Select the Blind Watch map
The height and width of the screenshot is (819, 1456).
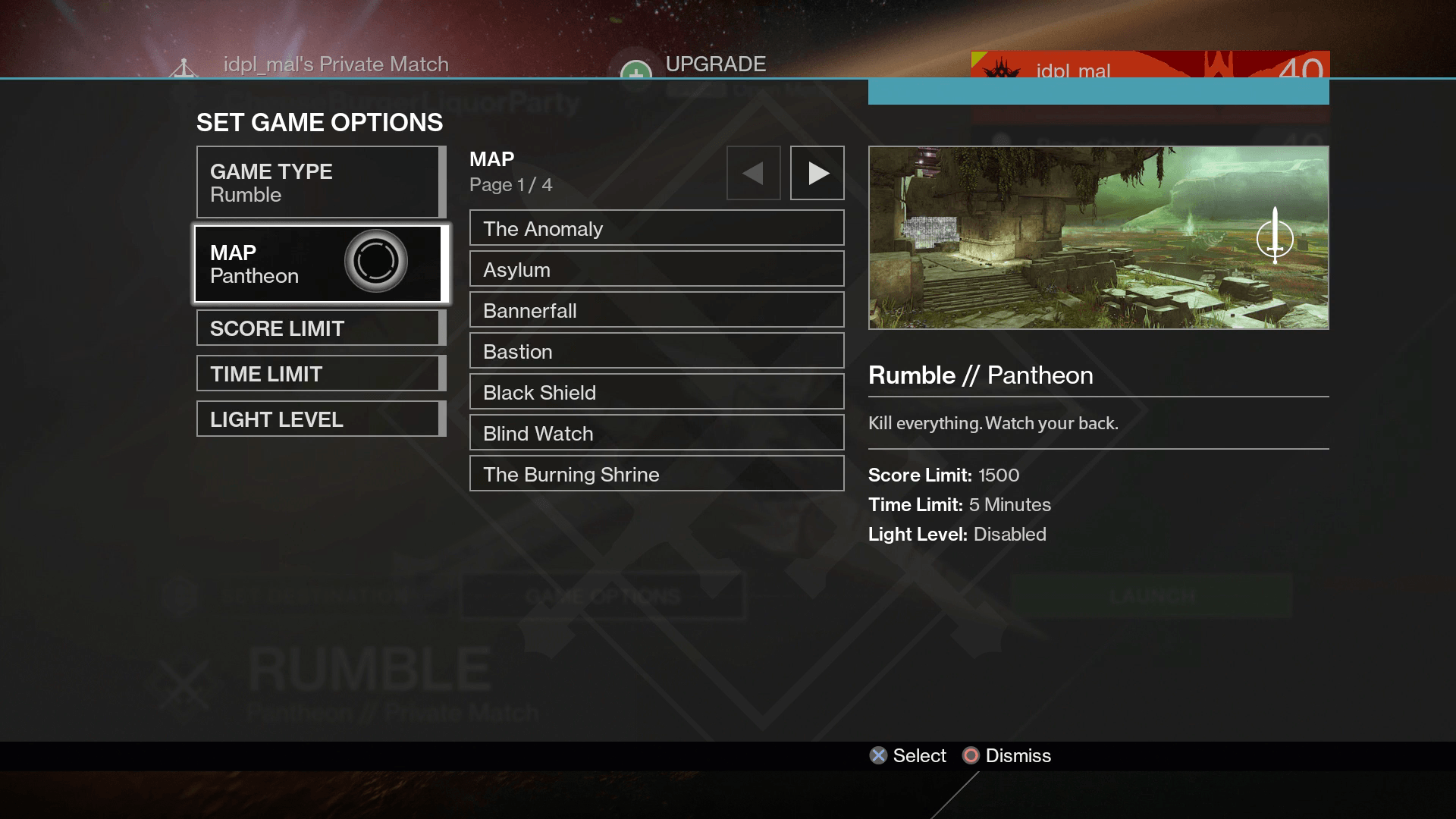click(657, 433)
